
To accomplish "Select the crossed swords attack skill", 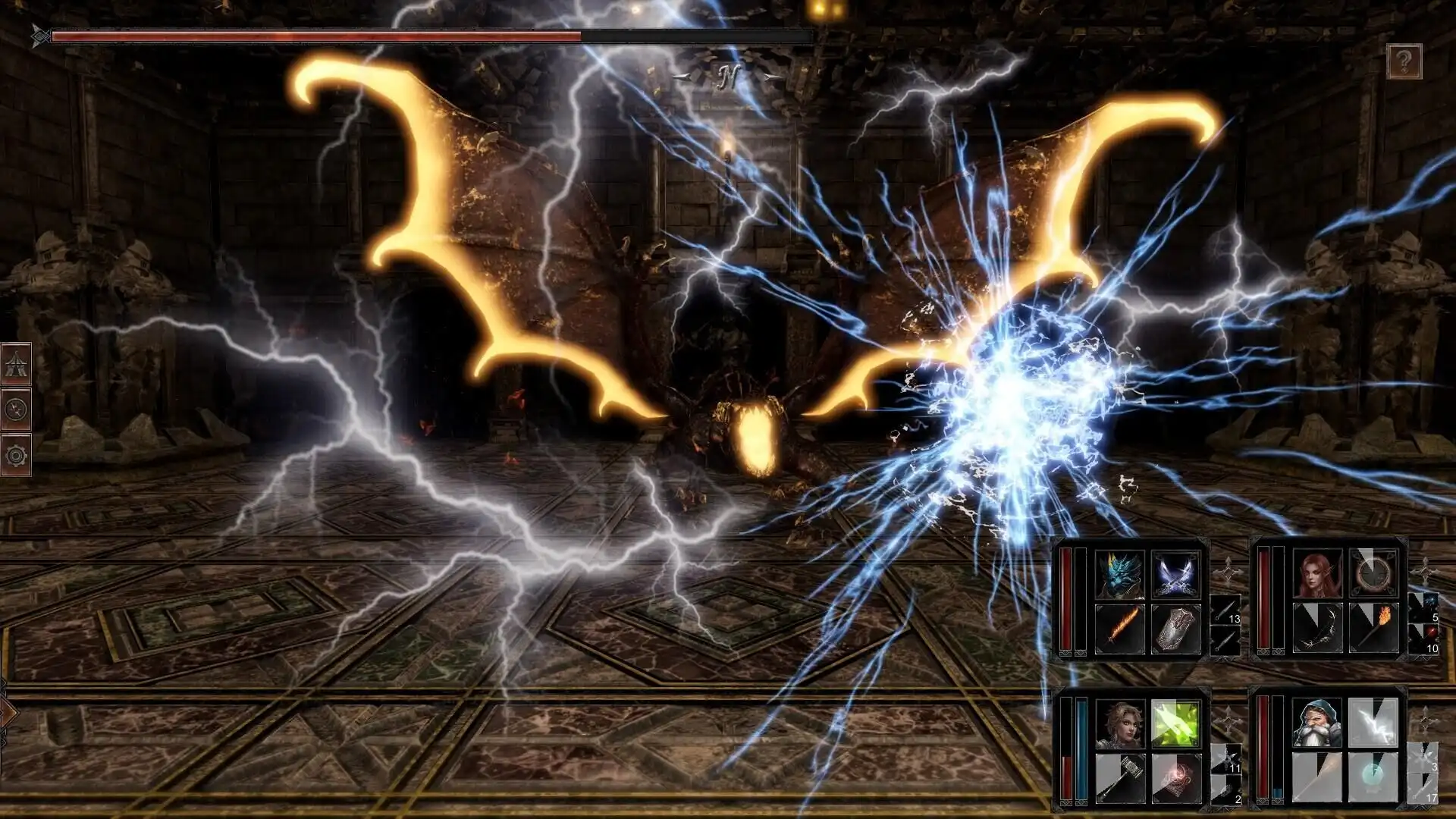I will pos(1175,575).
